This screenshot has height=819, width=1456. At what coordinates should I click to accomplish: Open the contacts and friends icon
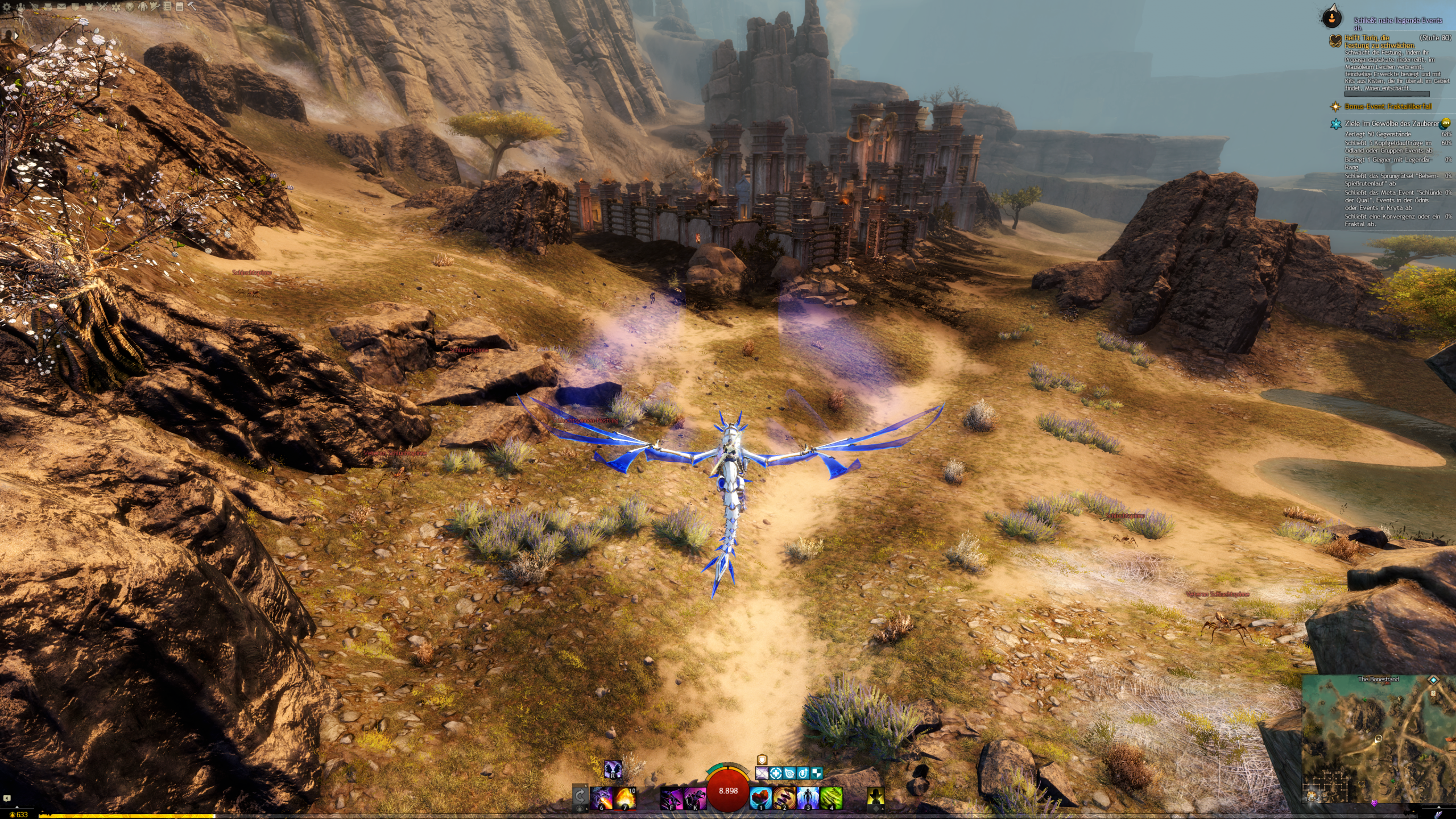20,7
